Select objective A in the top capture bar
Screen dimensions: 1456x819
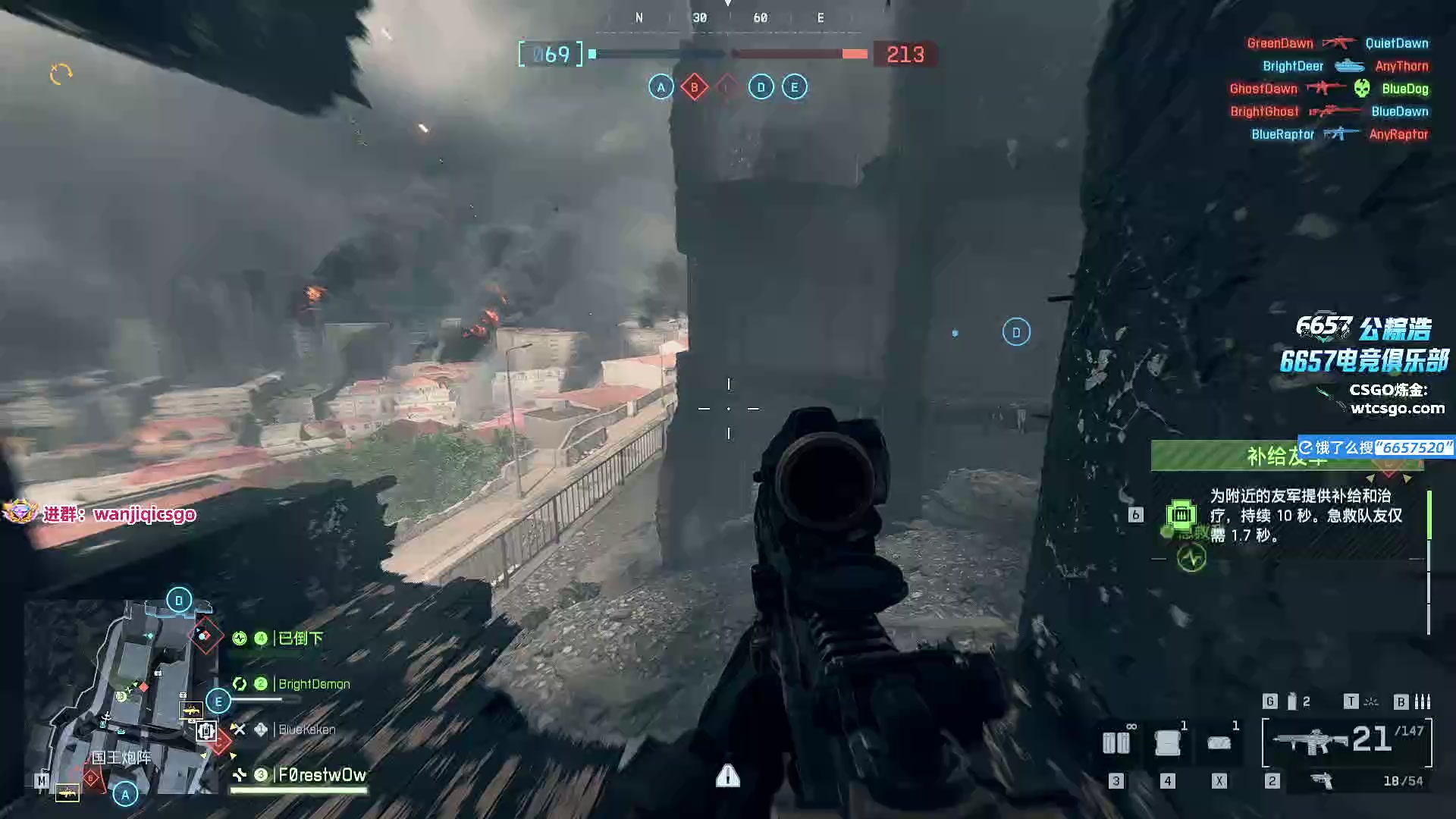(661, 87)
